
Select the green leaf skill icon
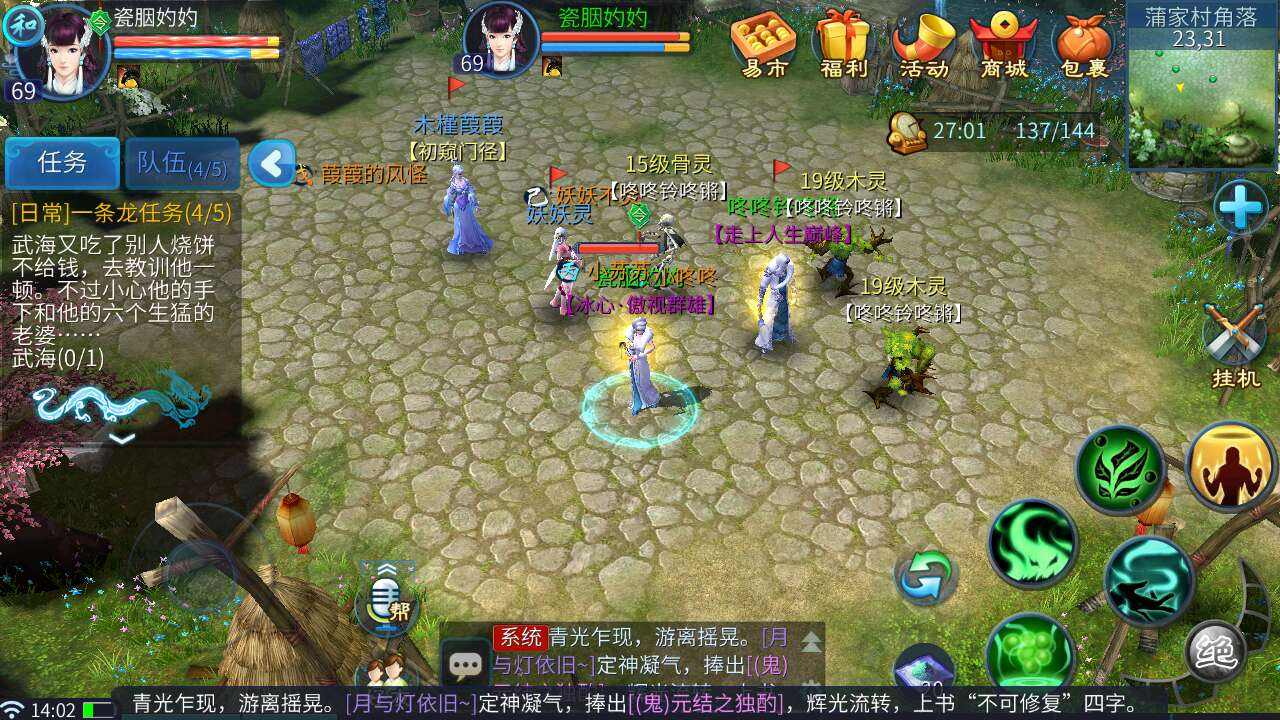(1124, 470)
